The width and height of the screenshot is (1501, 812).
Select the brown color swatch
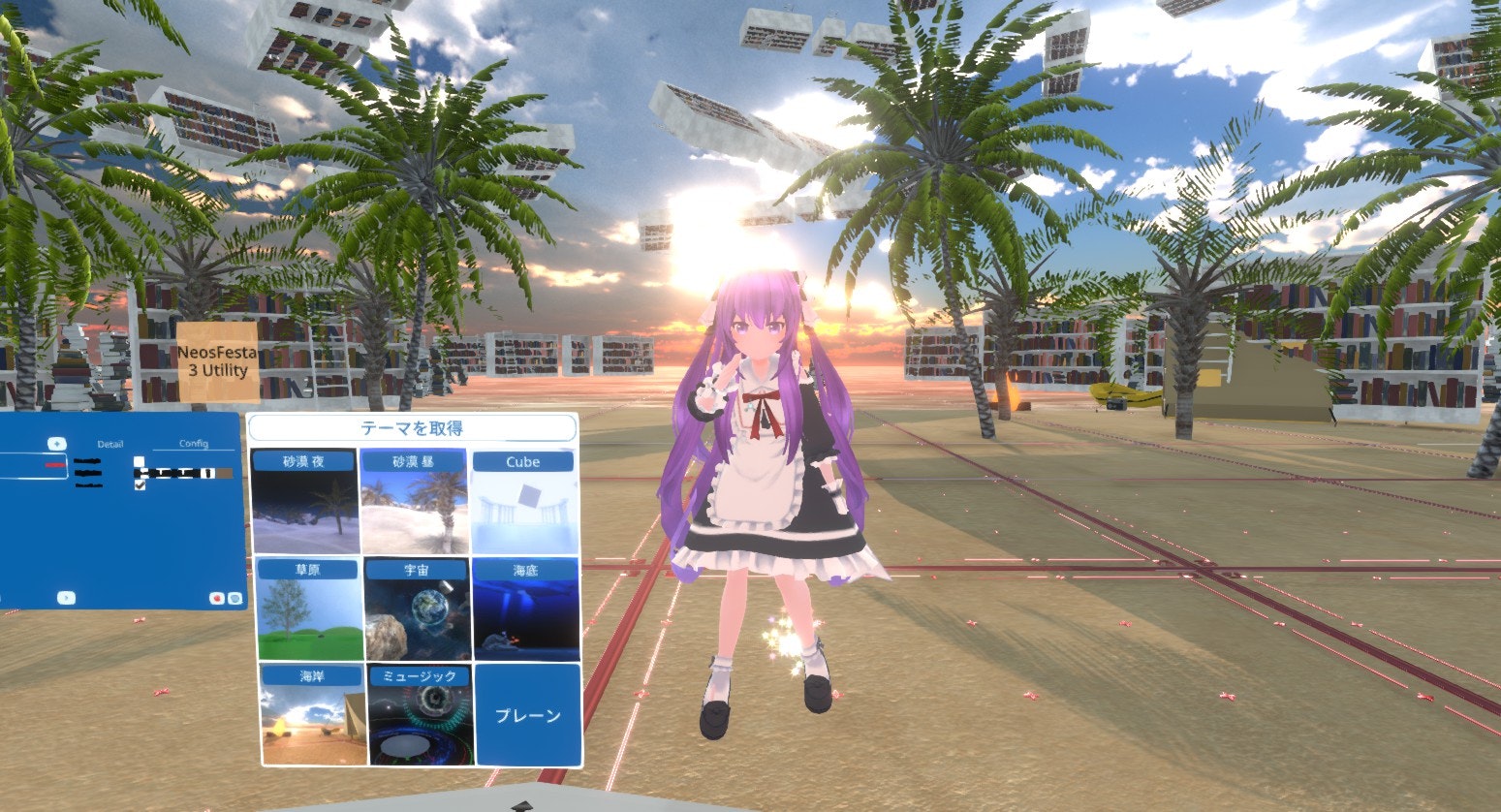click(x=224, y=473)
